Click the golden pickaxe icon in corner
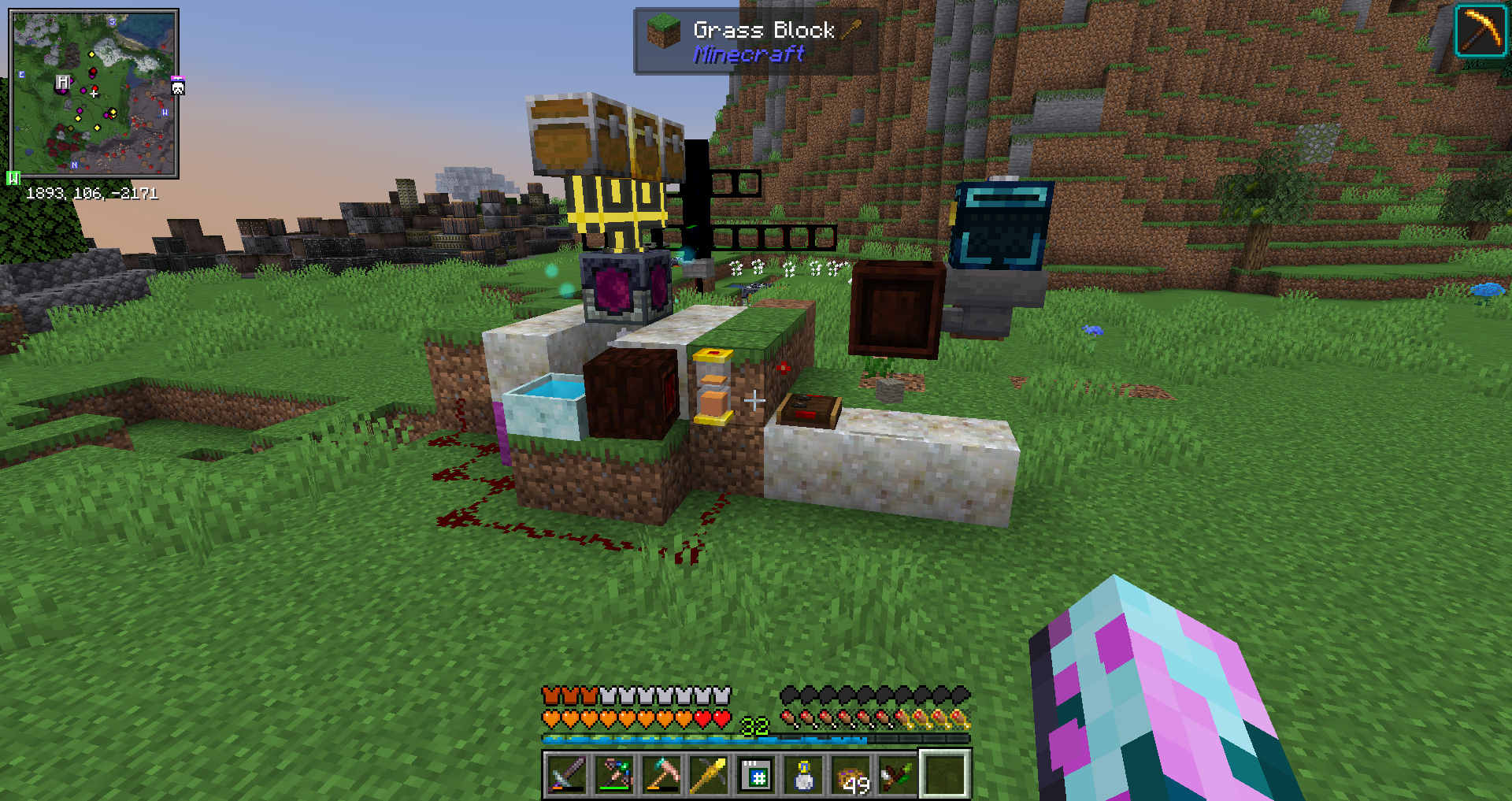The image size is (1512, 801). click(1480, 31)
